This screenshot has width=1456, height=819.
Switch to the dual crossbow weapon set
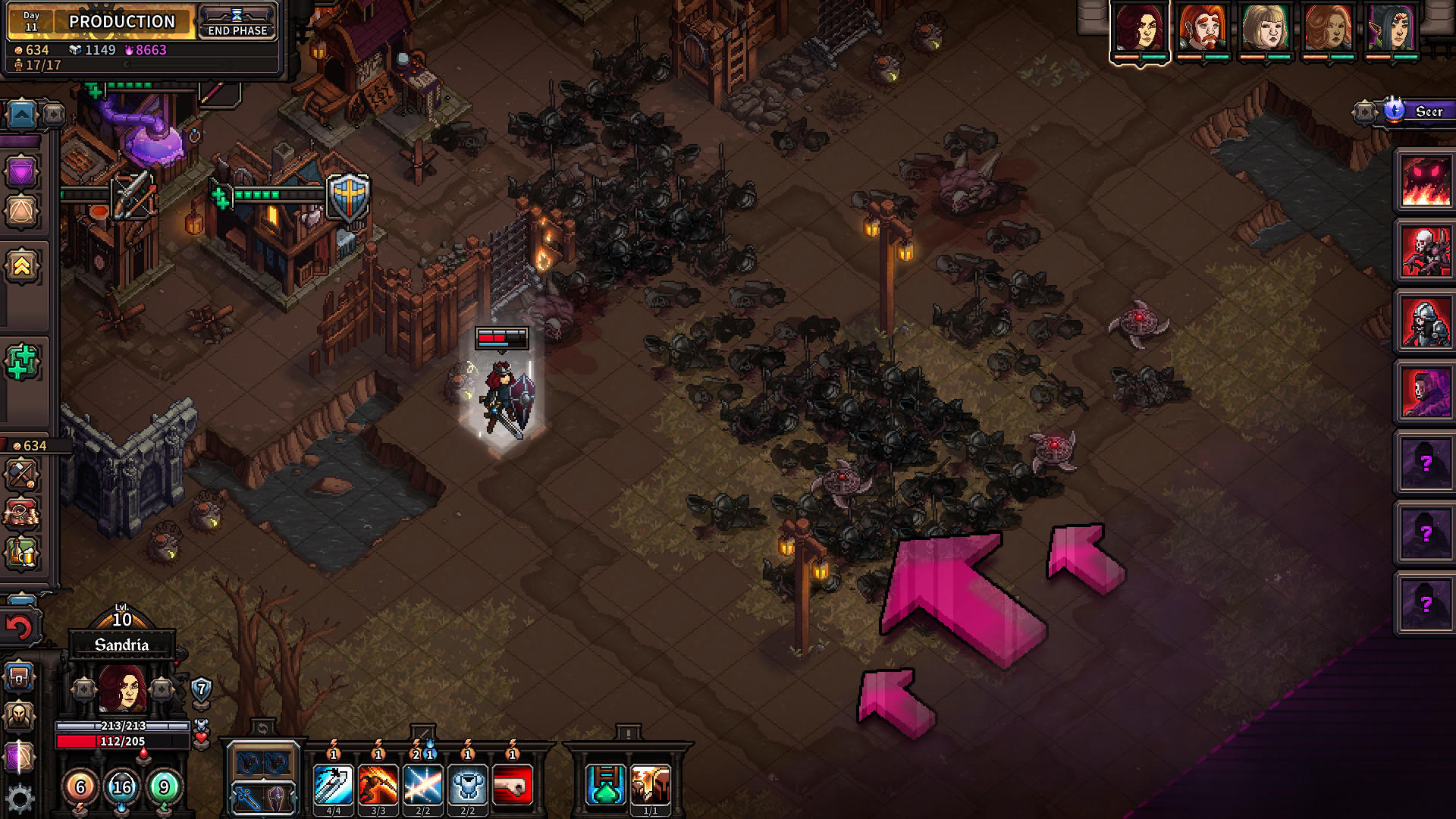[x=262, y=762]
